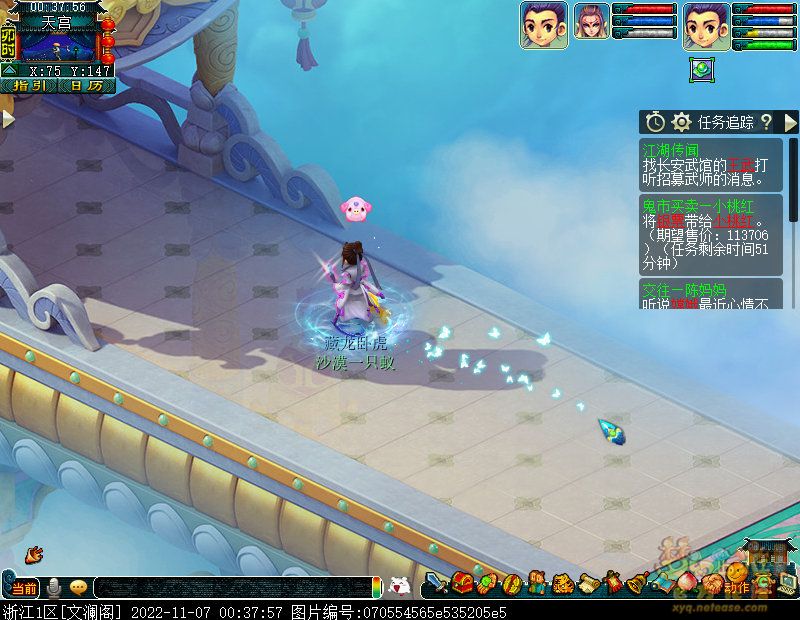Collapse the 任务追踪 panel with the arrow

pos(790,122)
